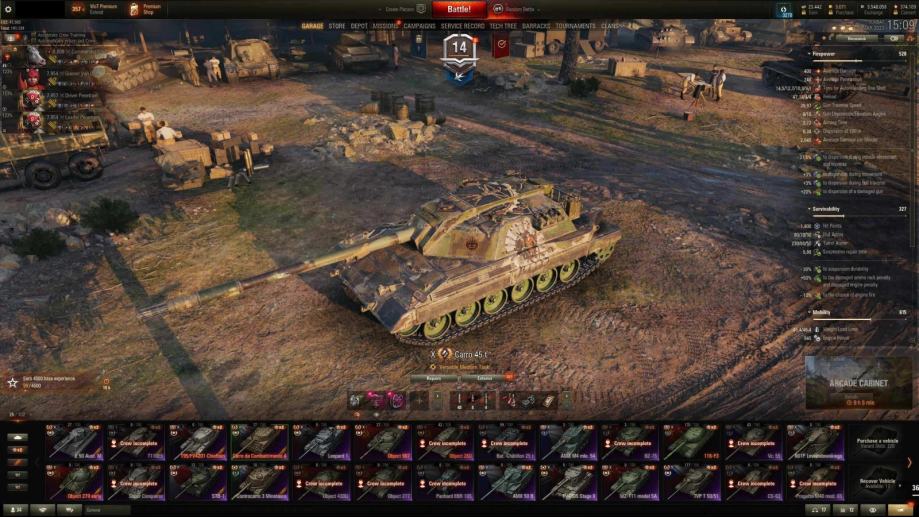Open the Missions tab

point(385,26)
